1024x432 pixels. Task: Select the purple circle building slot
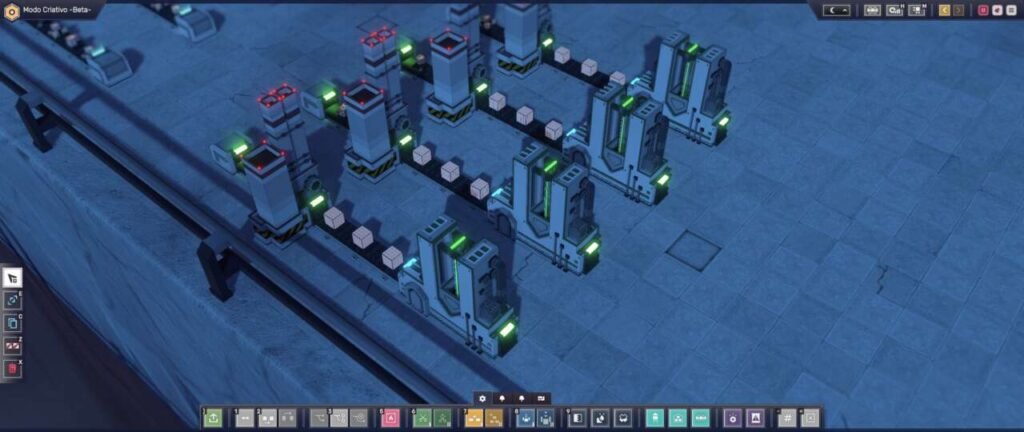(x=732, y=418)
